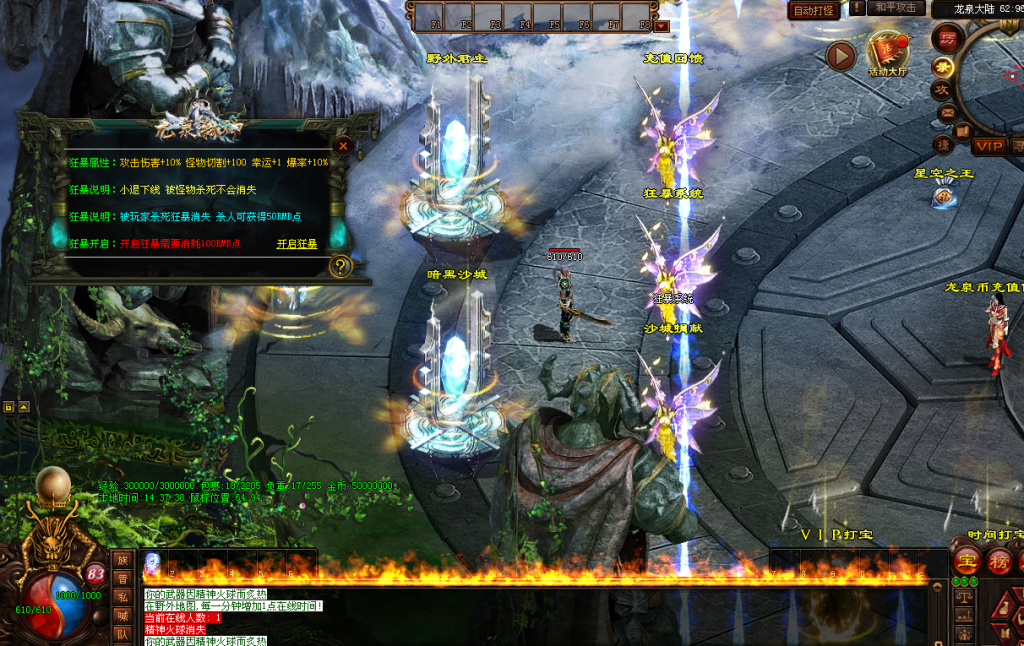Image resolution: width=1024 pixels, height=646 pixels.
Task: Switch to the 私 private chat channel
Action: tap(121, 598)
